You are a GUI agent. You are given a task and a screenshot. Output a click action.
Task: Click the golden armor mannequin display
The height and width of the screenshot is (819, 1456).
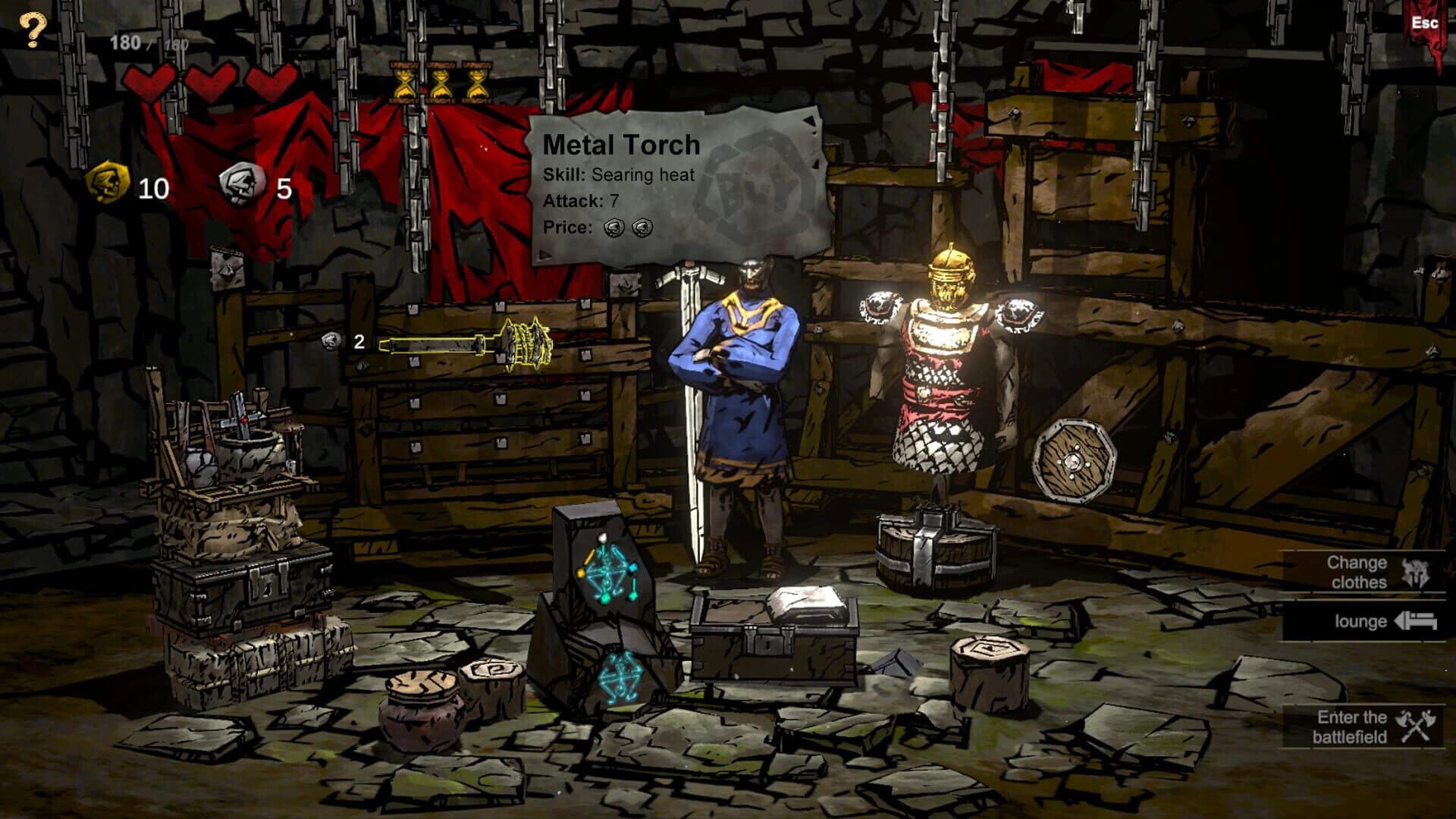click(944, 364)
